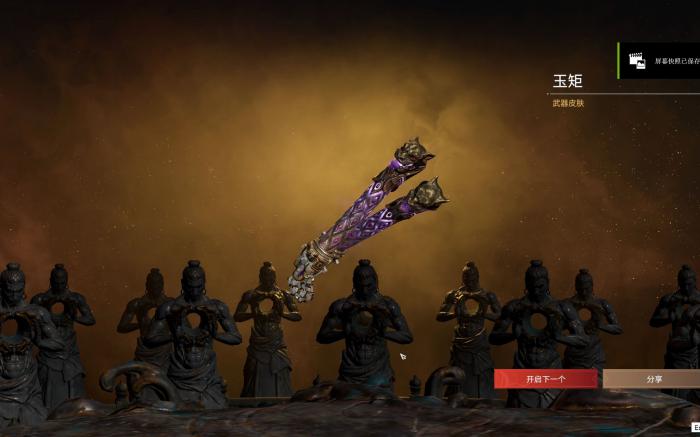Click the red 开启下一个 button

[546, 379]
